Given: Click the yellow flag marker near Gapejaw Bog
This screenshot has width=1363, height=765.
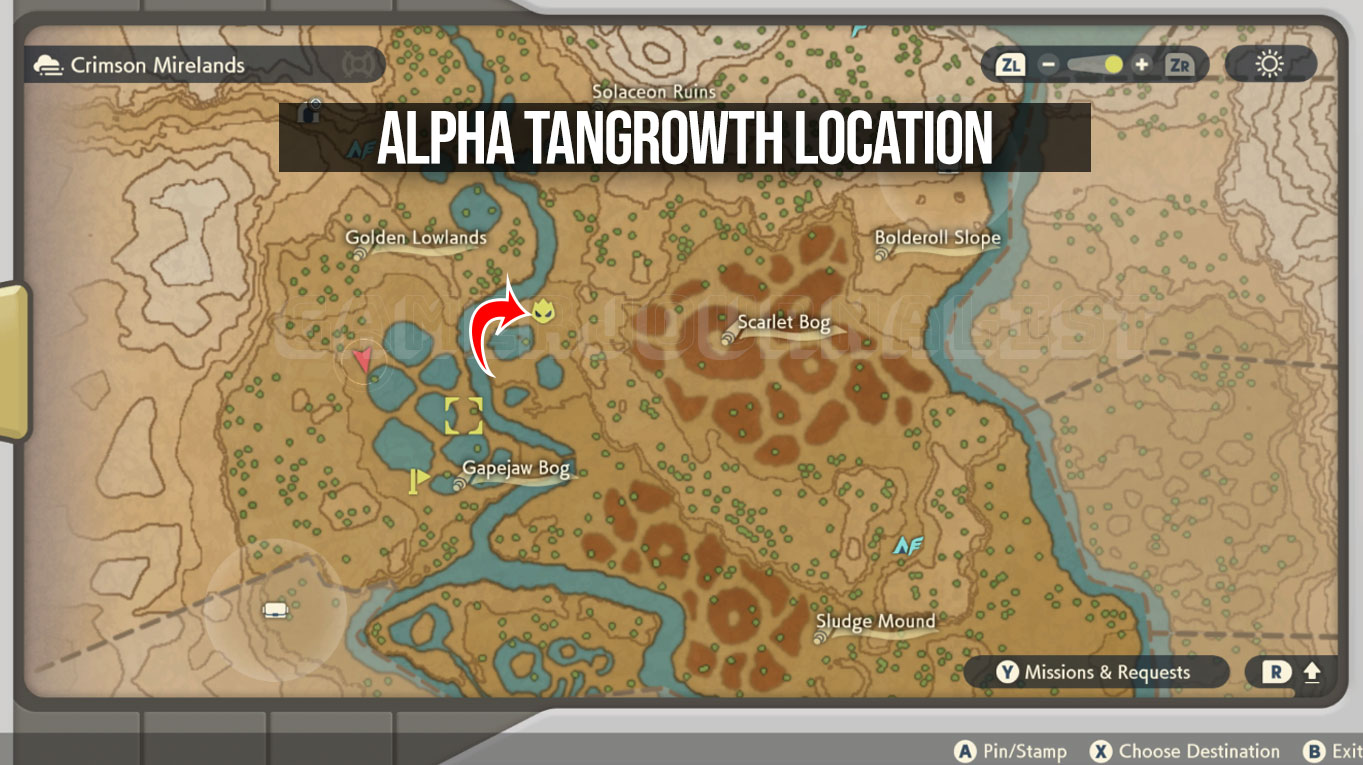Looking at the screenshot, I should point(417,480).
